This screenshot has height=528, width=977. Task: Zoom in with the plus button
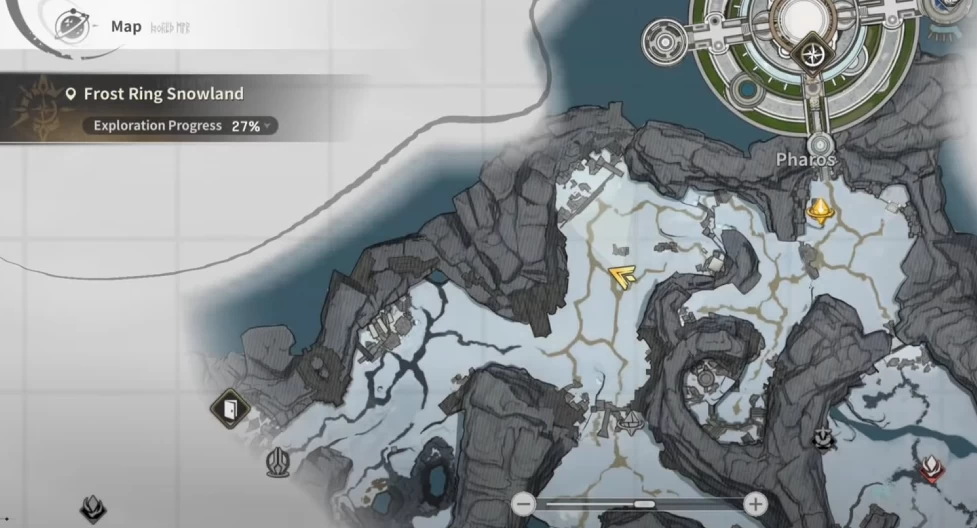tap(757, 503)
